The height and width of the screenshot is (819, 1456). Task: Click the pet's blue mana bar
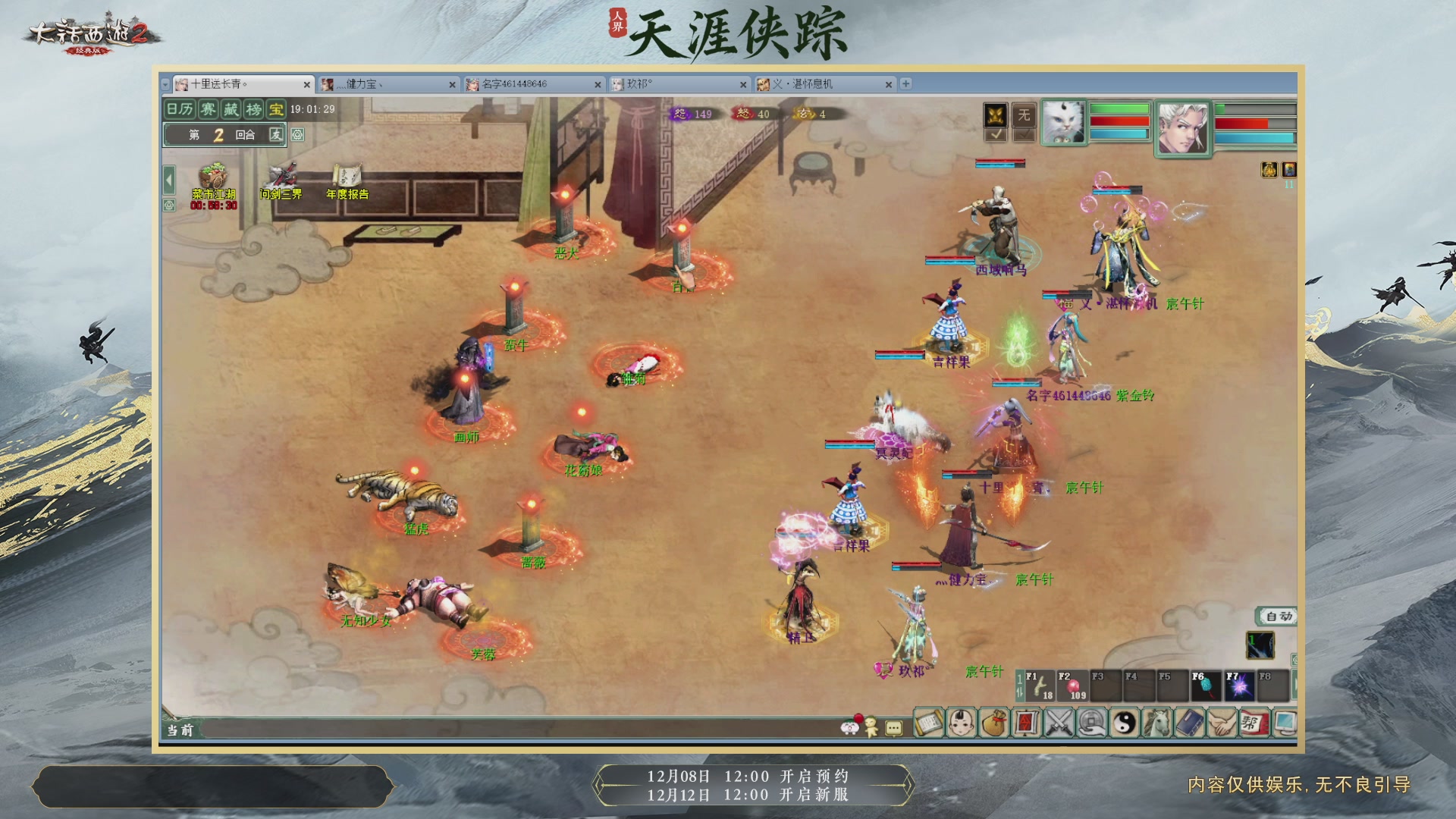coord(1119,135)
